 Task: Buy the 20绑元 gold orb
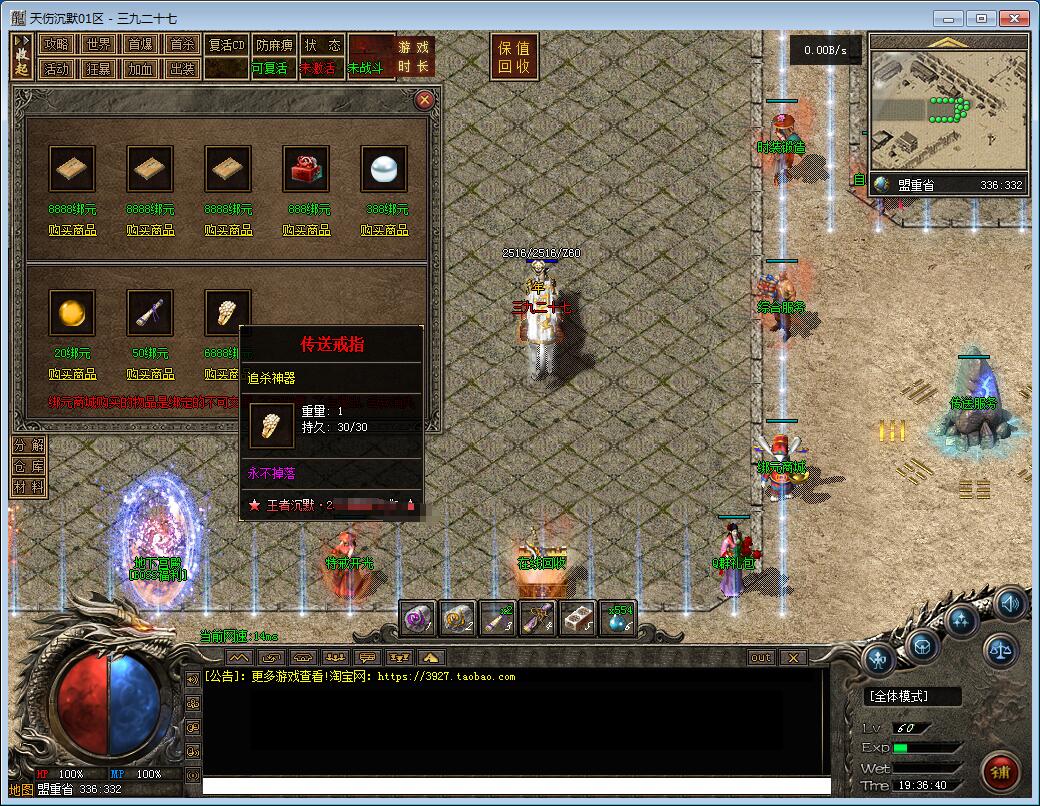pos(72,374)
